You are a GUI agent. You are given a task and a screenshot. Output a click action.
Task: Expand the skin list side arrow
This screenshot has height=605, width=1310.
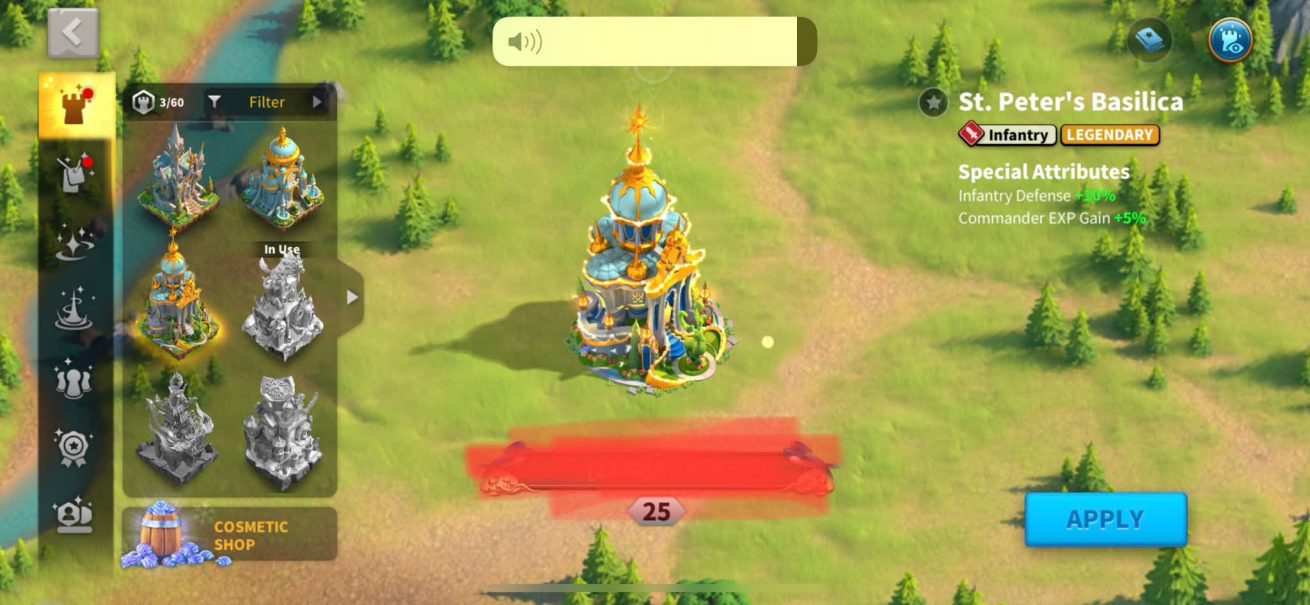point(351,297)
